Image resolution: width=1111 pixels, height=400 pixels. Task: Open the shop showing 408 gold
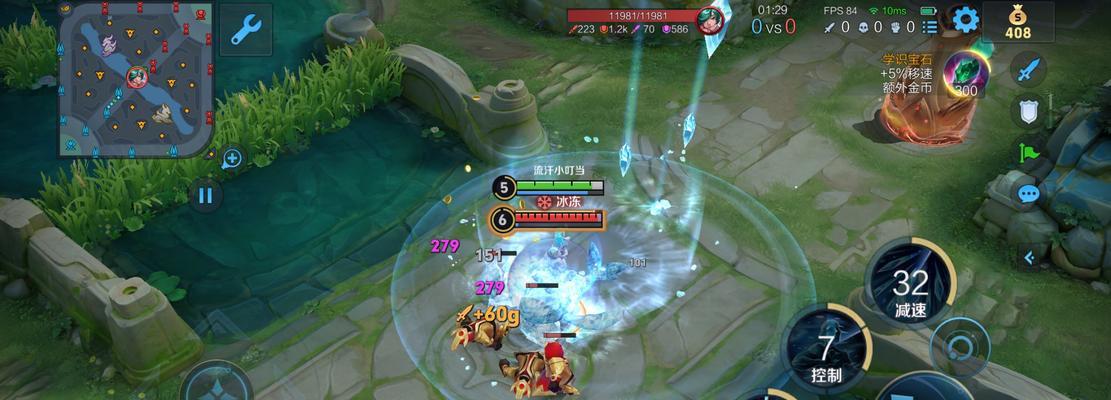(x=1017, y=21)
